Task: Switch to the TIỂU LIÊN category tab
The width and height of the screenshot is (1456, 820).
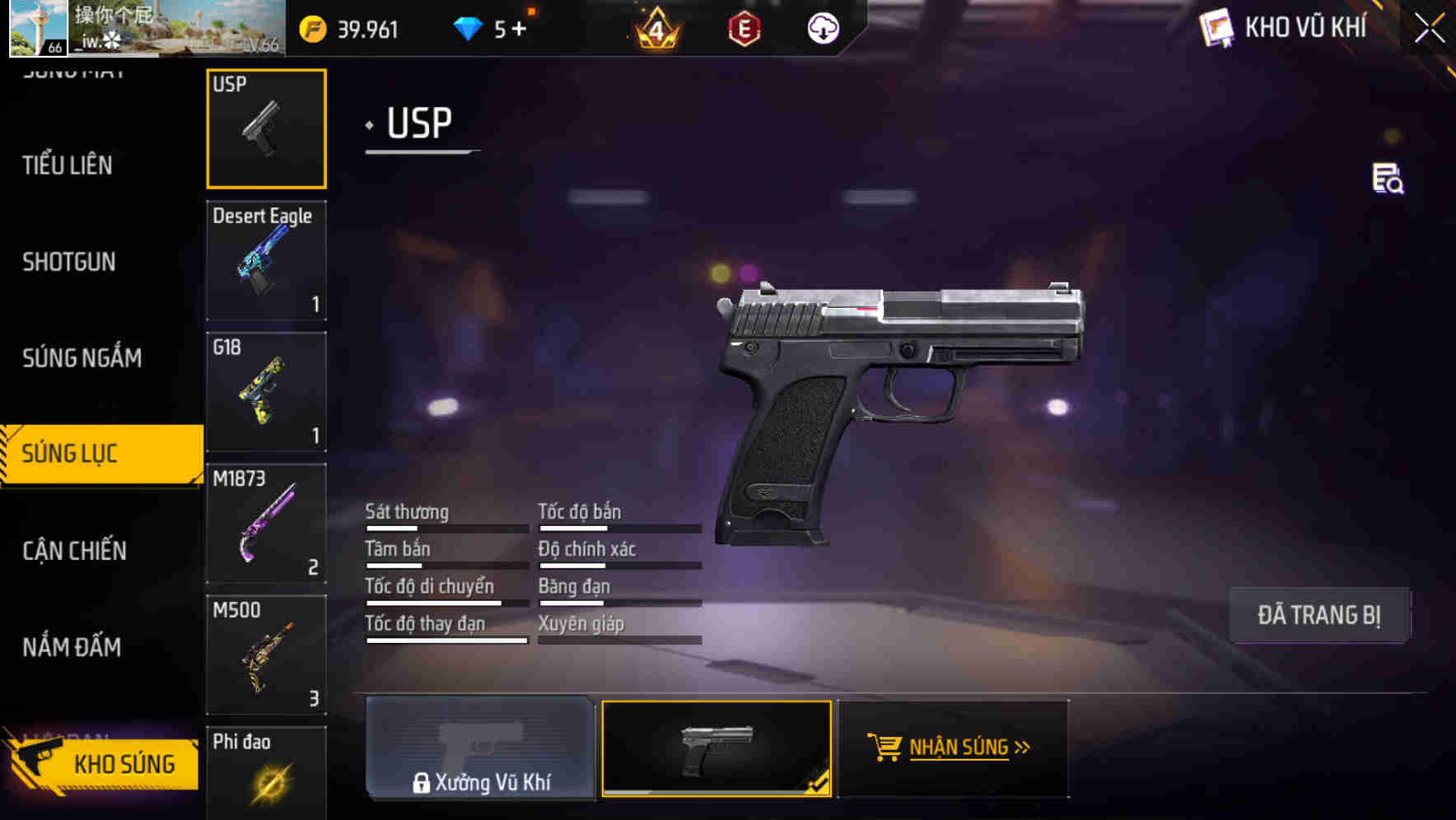Action: pos(66,165)
